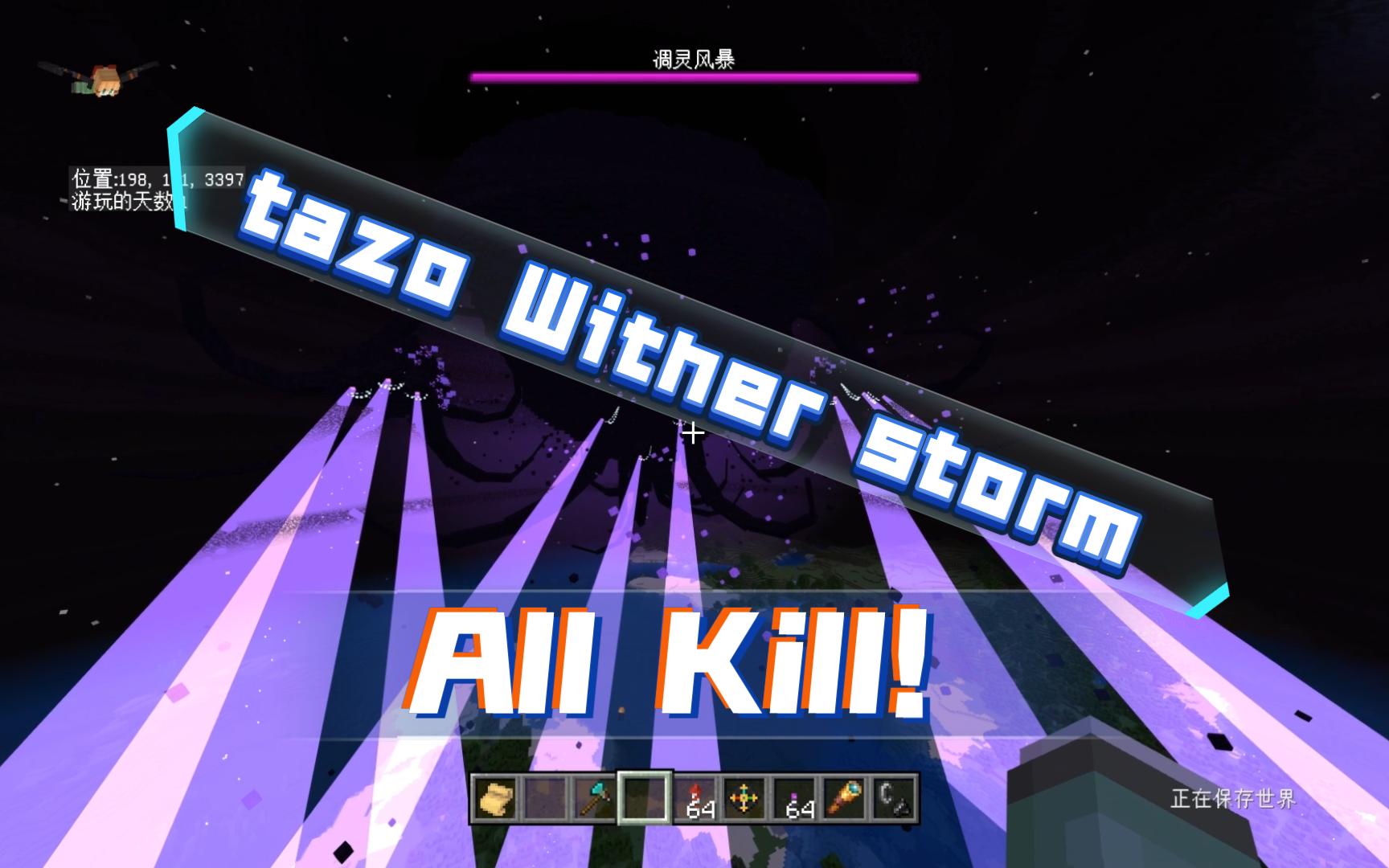Screen dimensions: 1389x868
Task: Select the map in the first hotbar slot
Action: [x=494, y=800]
